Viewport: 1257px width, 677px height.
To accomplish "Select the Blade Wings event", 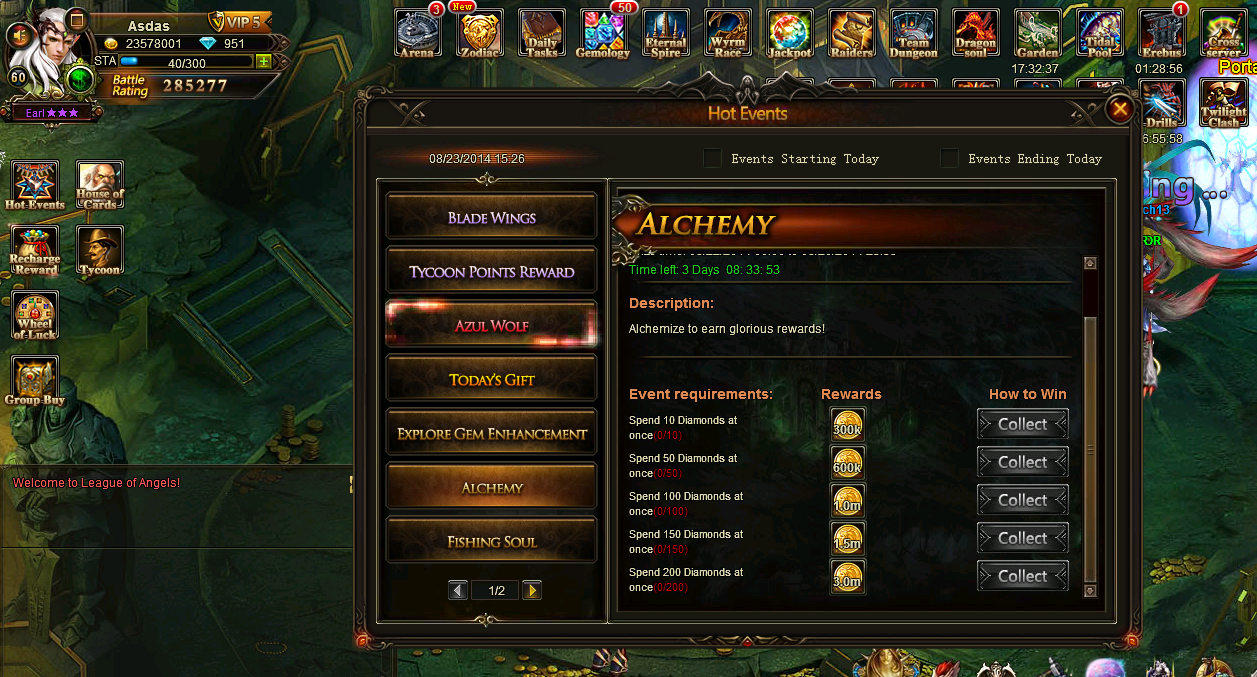I will [492, 217].
